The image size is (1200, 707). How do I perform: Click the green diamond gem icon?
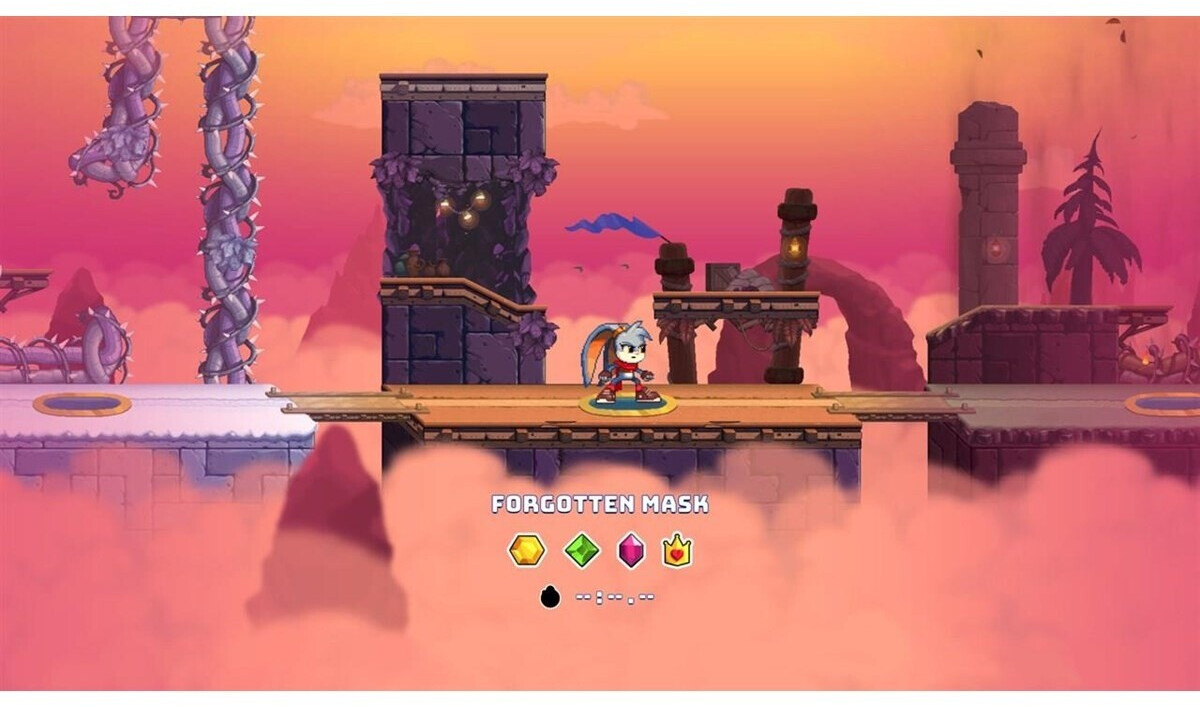click(581, 550)
